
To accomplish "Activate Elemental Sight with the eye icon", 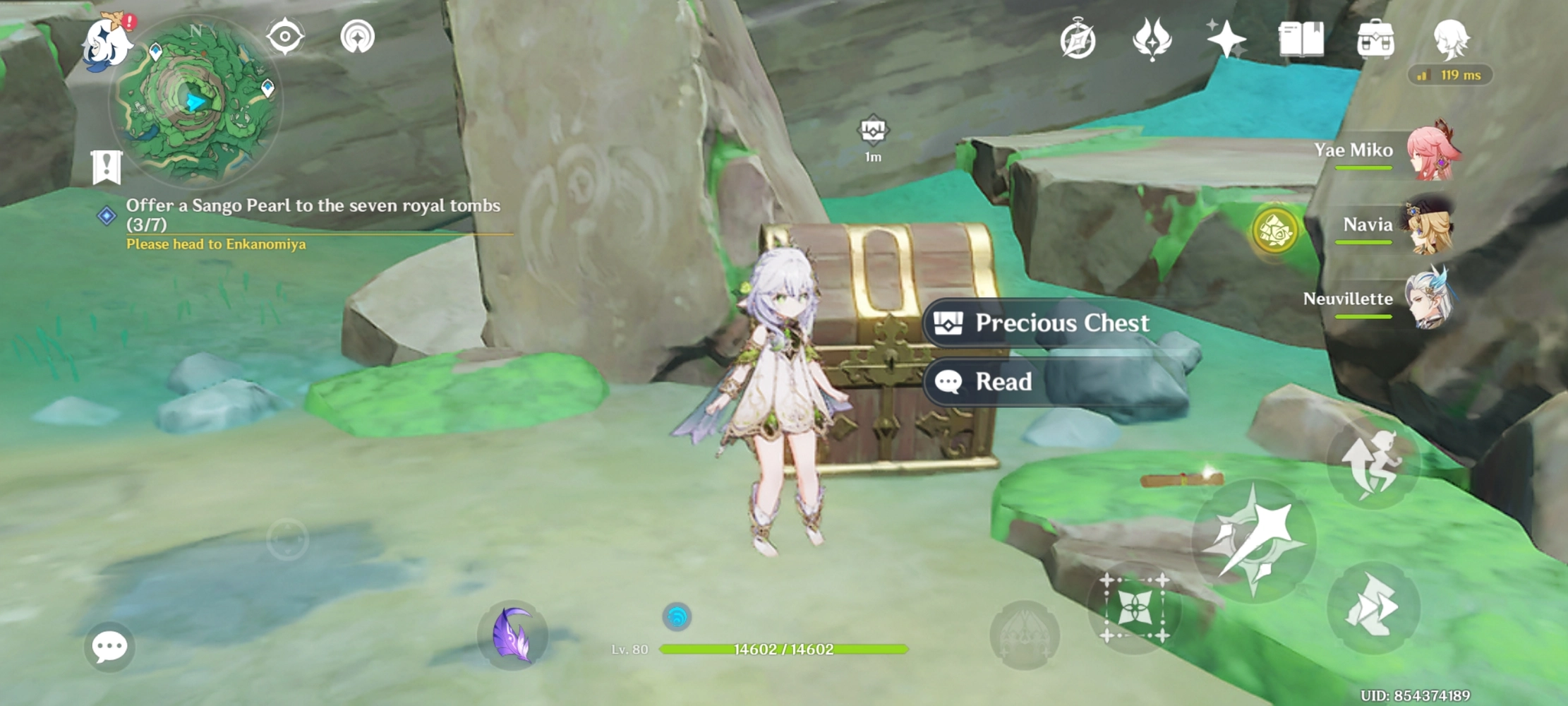I will 286,35.
